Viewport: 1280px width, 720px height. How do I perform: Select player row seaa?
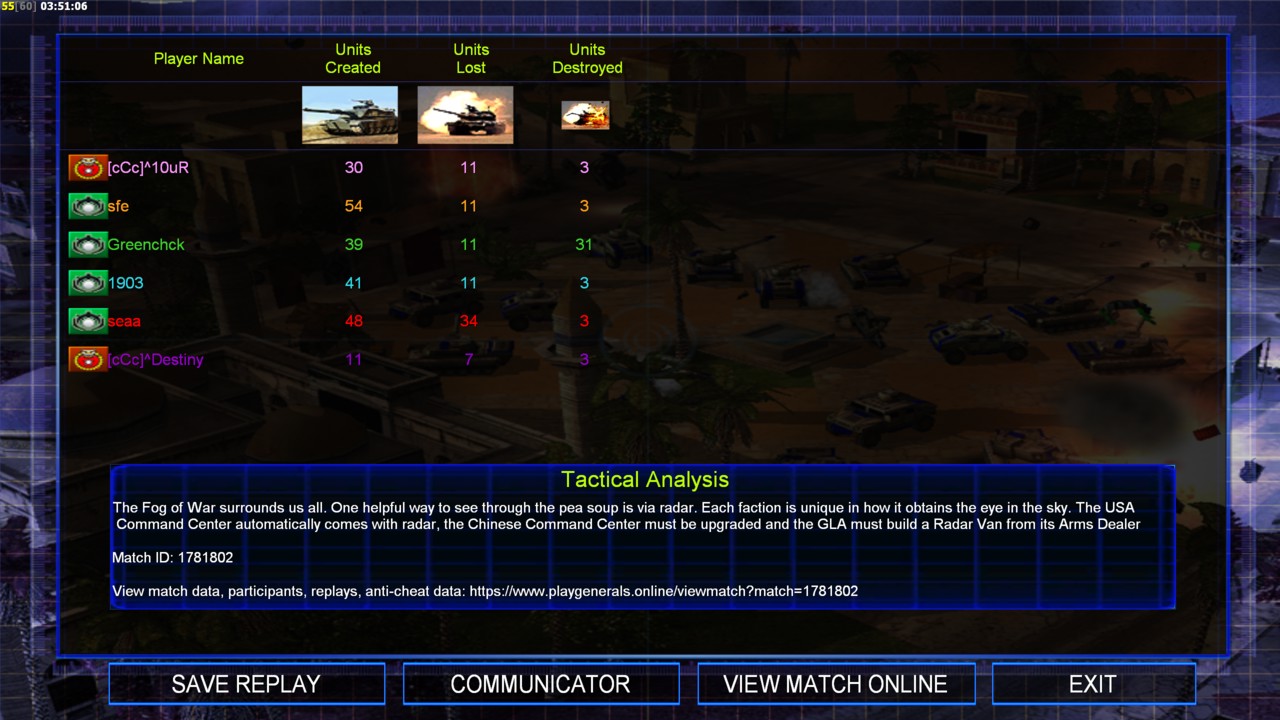124,321
